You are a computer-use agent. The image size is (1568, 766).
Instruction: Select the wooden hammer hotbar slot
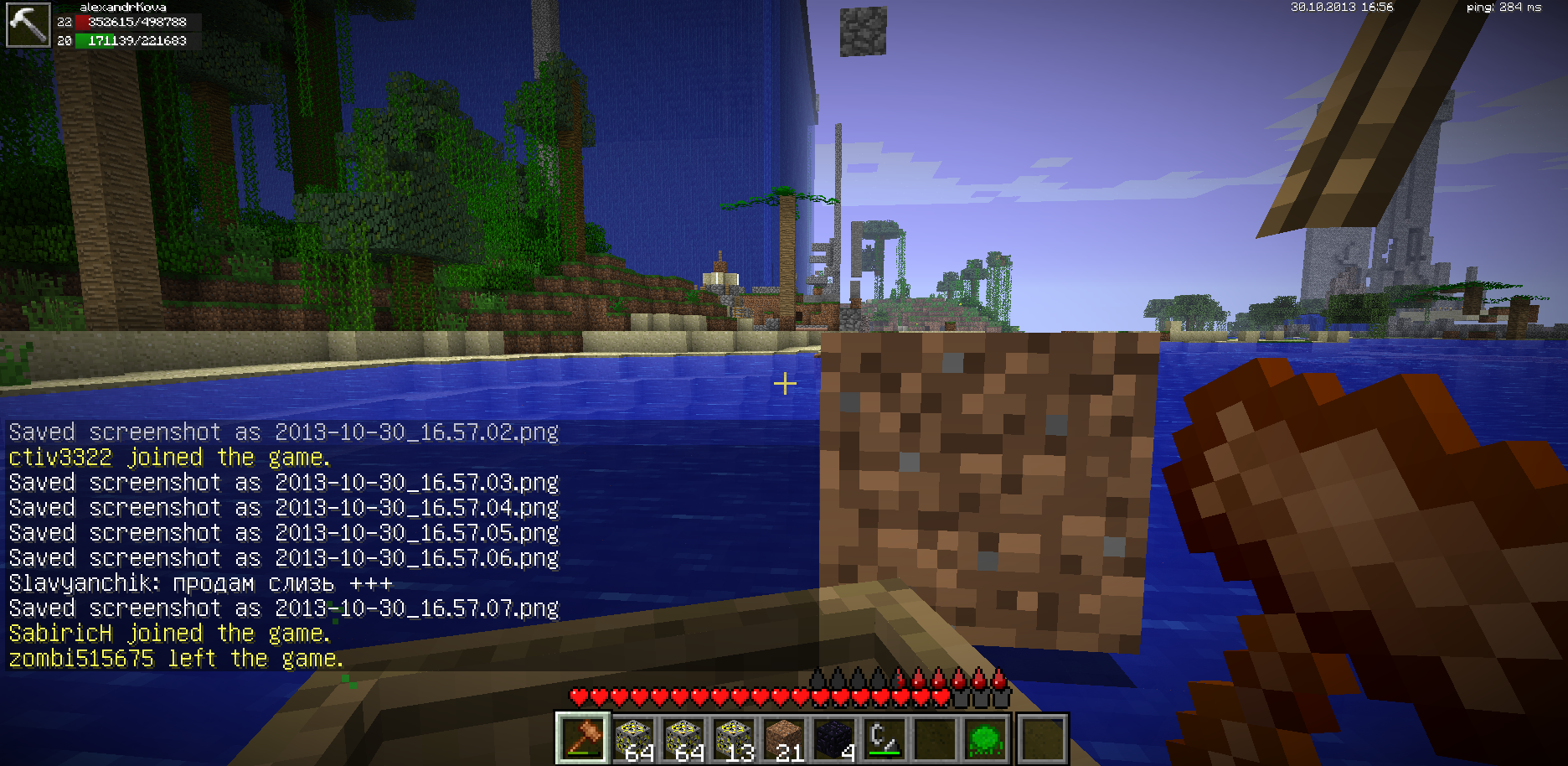click(583, 738)
